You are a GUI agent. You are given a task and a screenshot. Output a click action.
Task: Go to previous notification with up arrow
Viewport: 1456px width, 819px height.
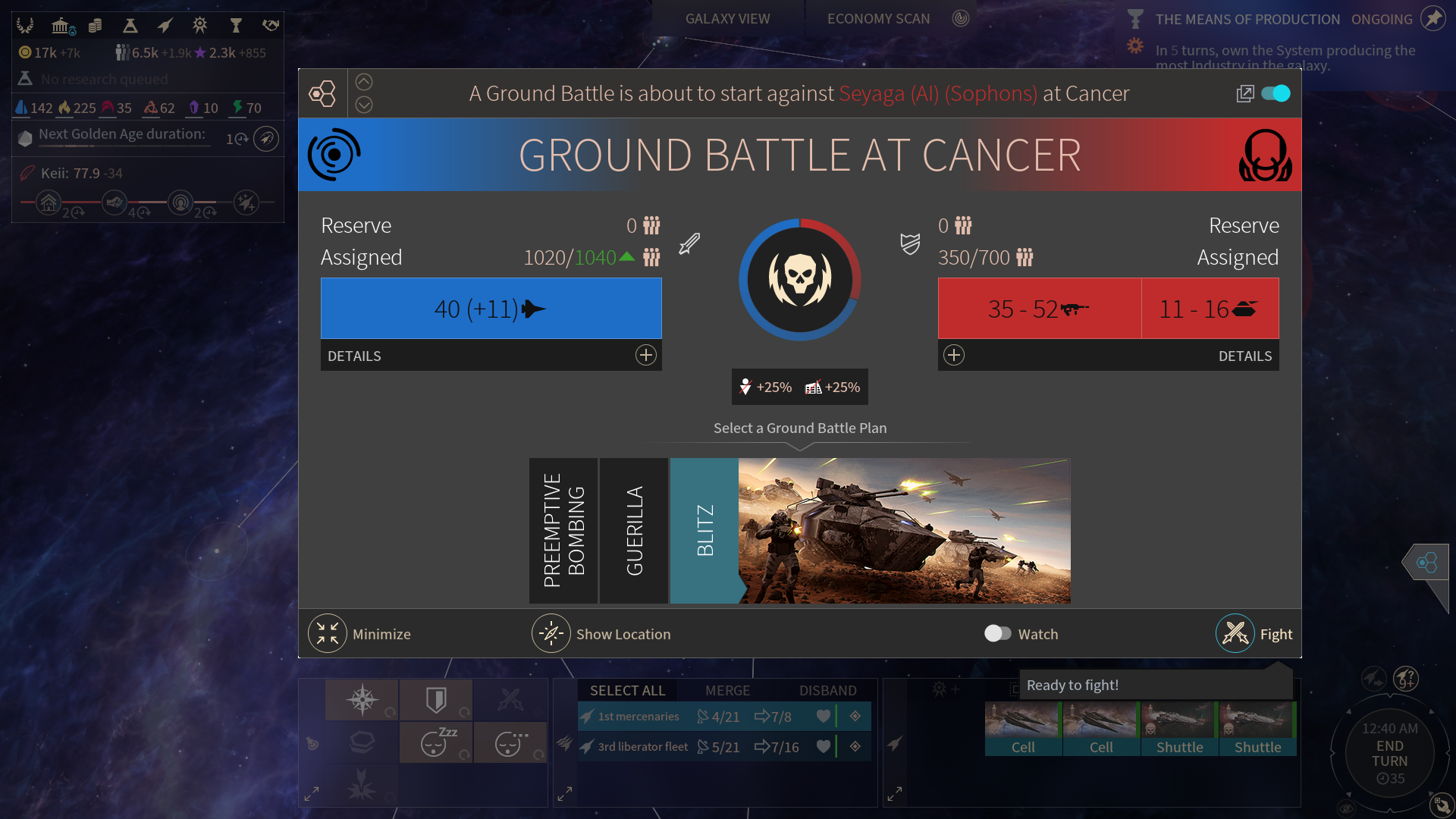point(364,82)
